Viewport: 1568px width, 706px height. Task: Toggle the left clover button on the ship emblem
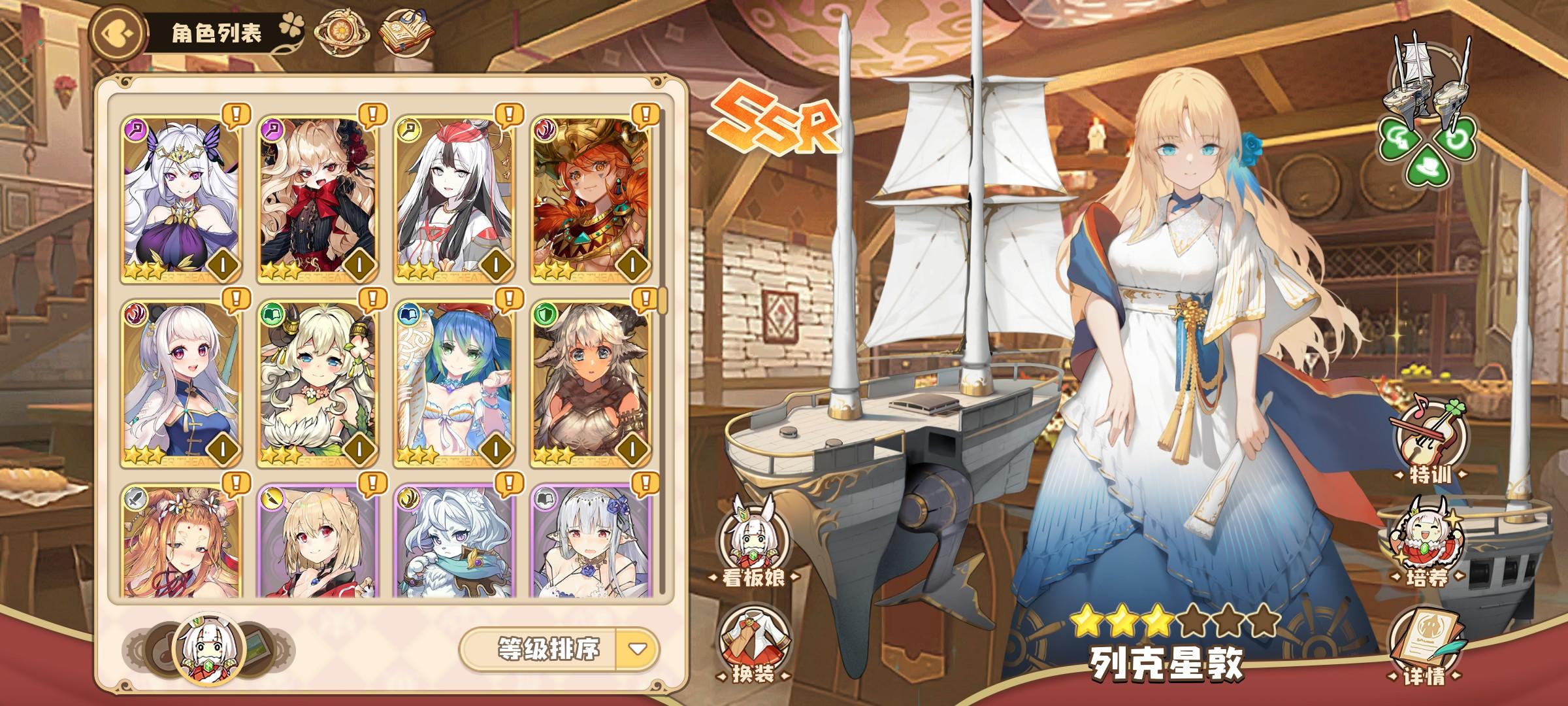(1398, 137)
